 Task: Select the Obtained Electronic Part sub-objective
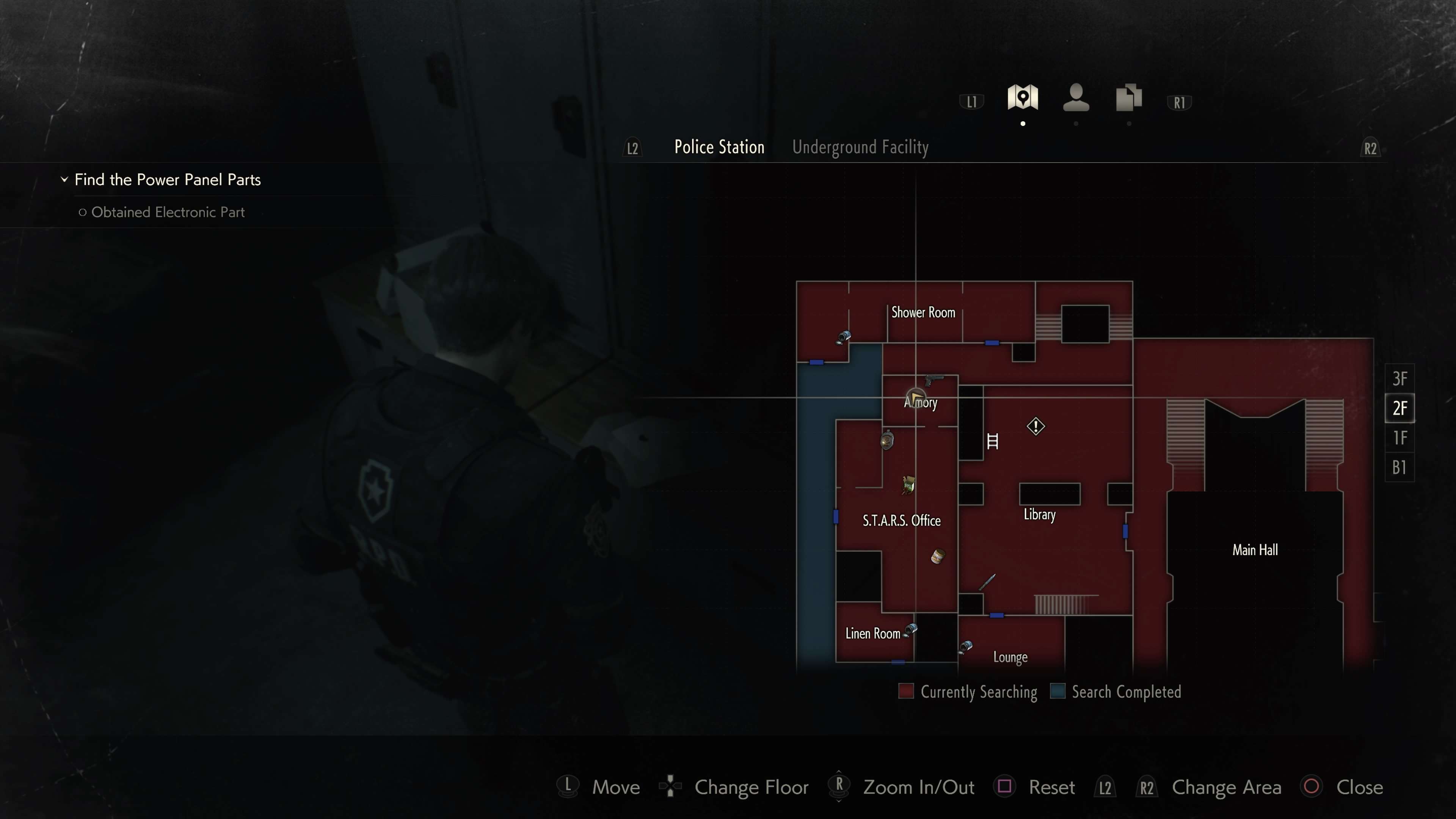pos(167,212)
